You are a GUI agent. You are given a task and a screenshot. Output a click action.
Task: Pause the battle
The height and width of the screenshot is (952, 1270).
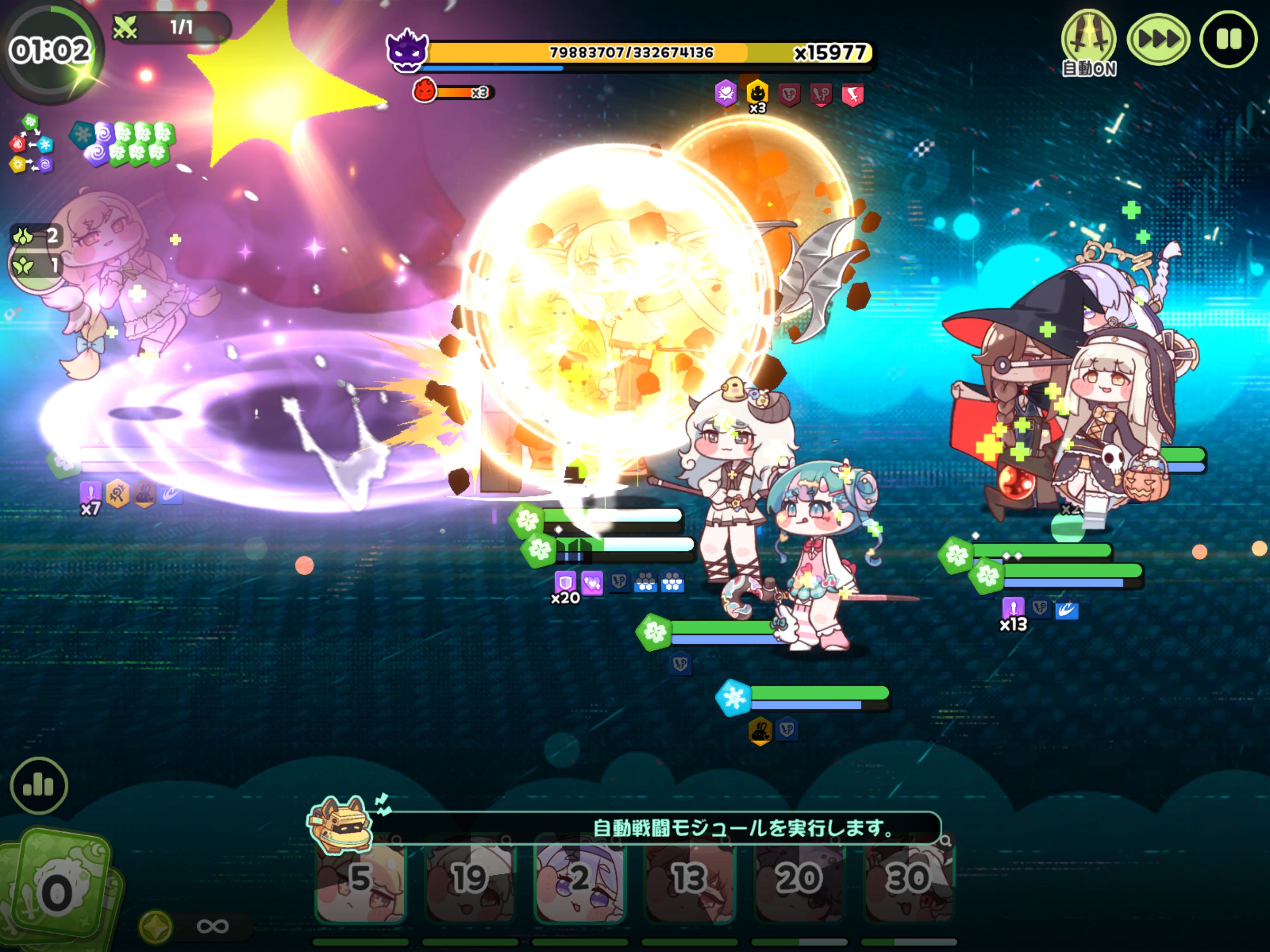(1228, 40)
